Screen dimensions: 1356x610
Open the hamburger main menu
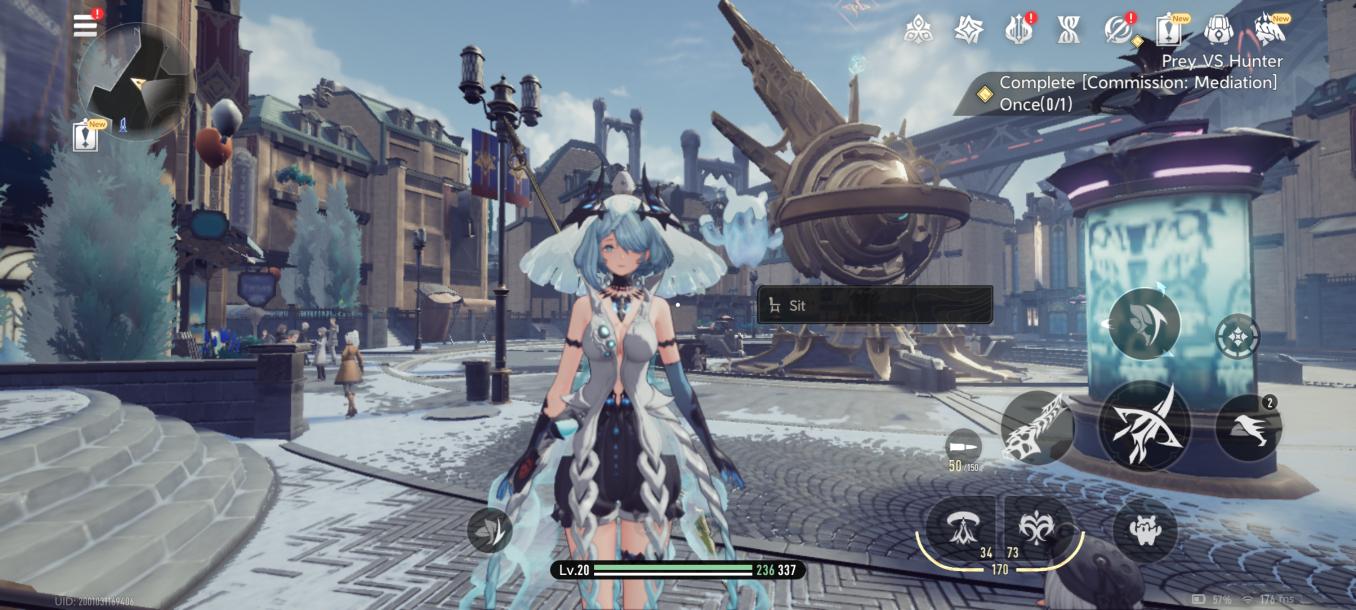tap(86, 26)
